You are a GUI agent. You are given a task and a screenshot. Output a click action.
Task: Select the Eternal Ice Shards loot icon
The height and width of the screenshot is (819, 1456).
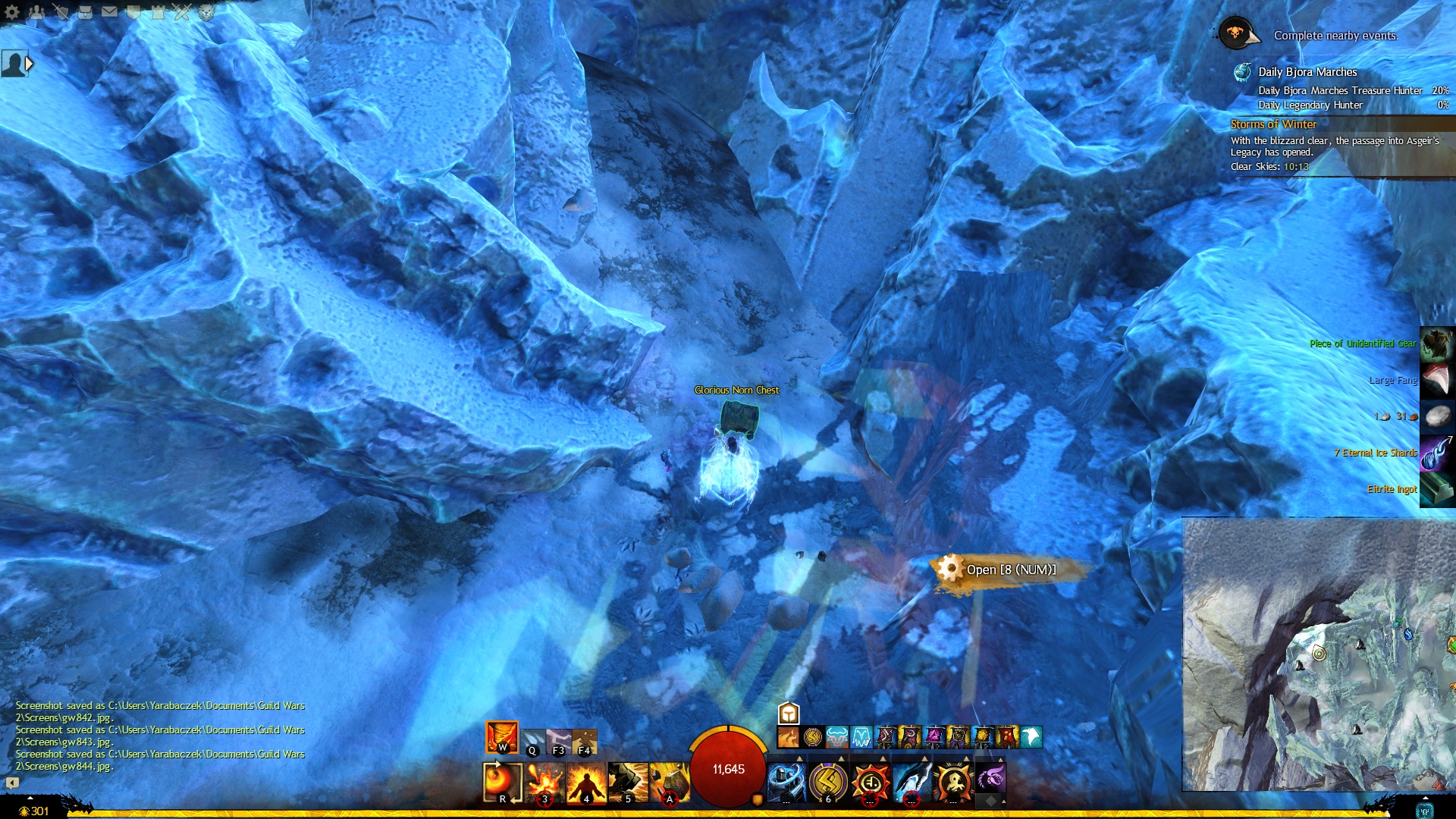click(x=1437, y=453)
